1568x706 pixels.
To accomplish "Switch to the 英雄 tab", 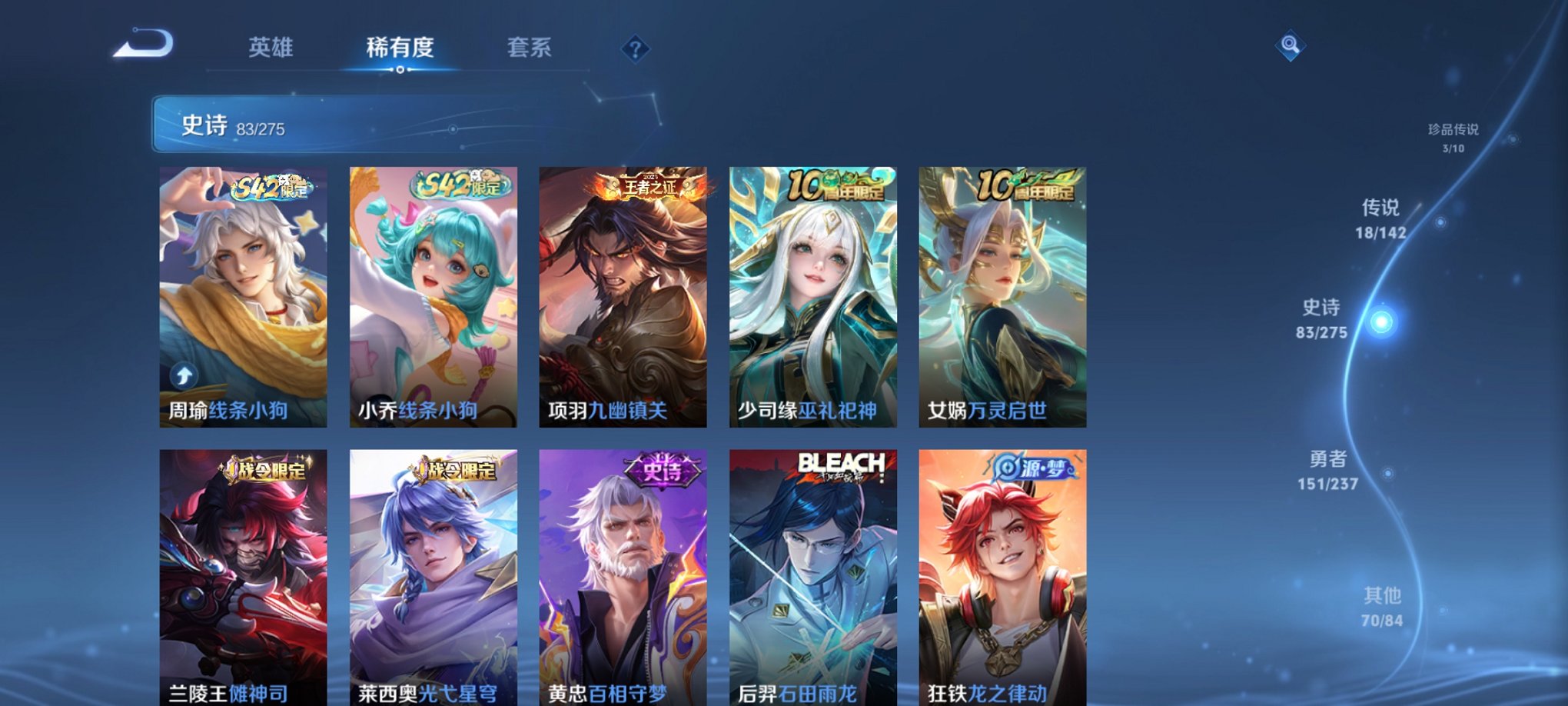I will [x=270, y=48].
